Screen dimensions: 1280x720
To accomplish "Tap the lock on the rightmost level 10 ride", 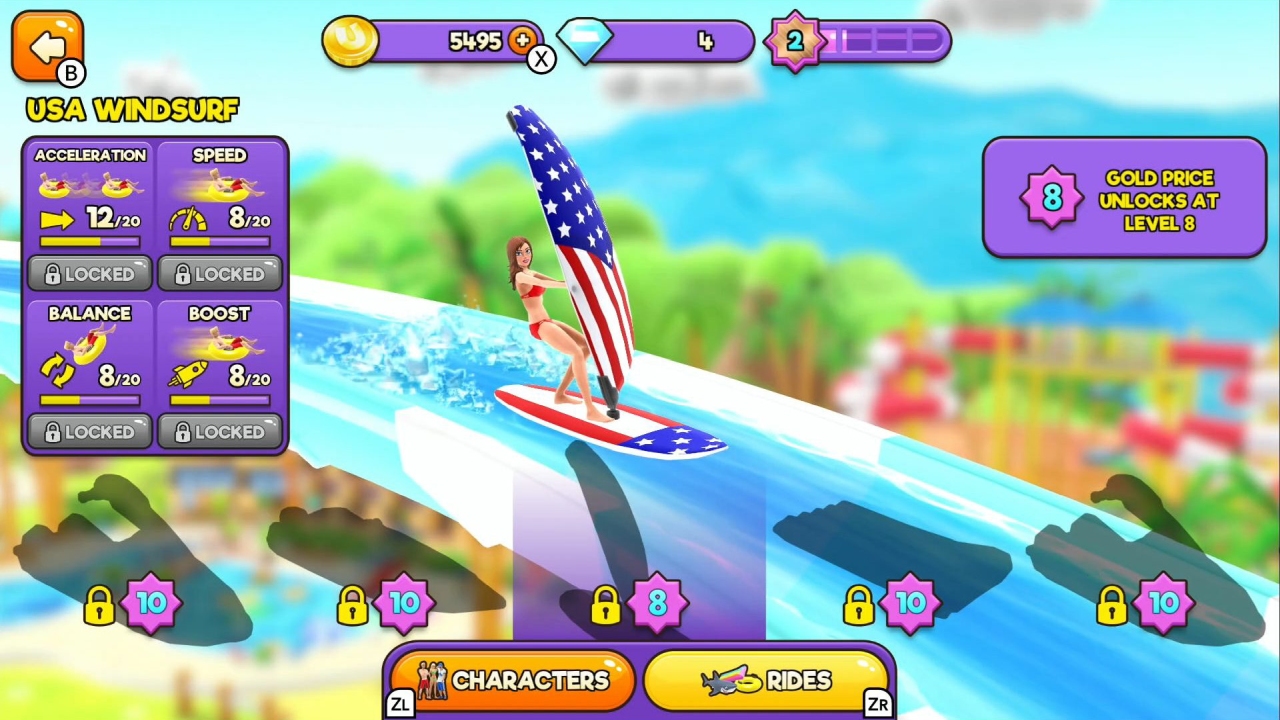I will coord(1111,603).
